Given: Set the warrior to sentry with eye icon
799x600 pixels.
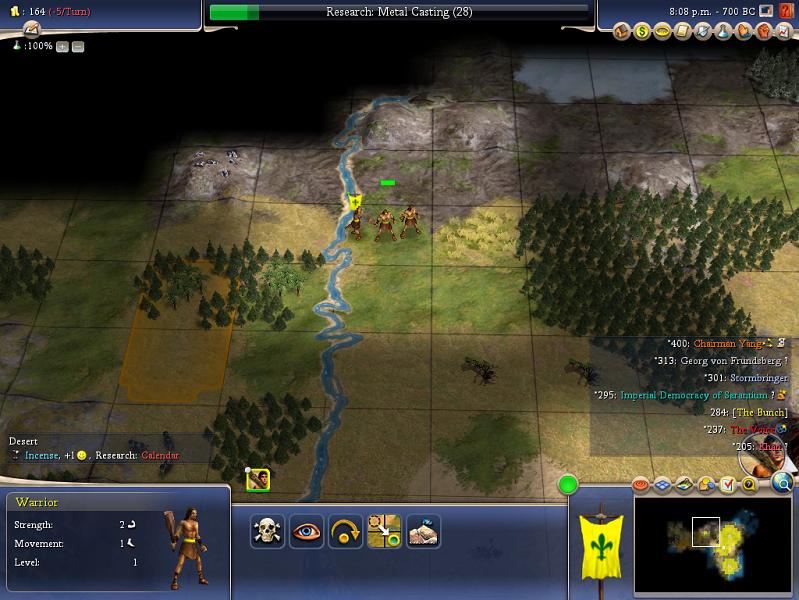Looking at the screenshot, I should coord(305,531).
